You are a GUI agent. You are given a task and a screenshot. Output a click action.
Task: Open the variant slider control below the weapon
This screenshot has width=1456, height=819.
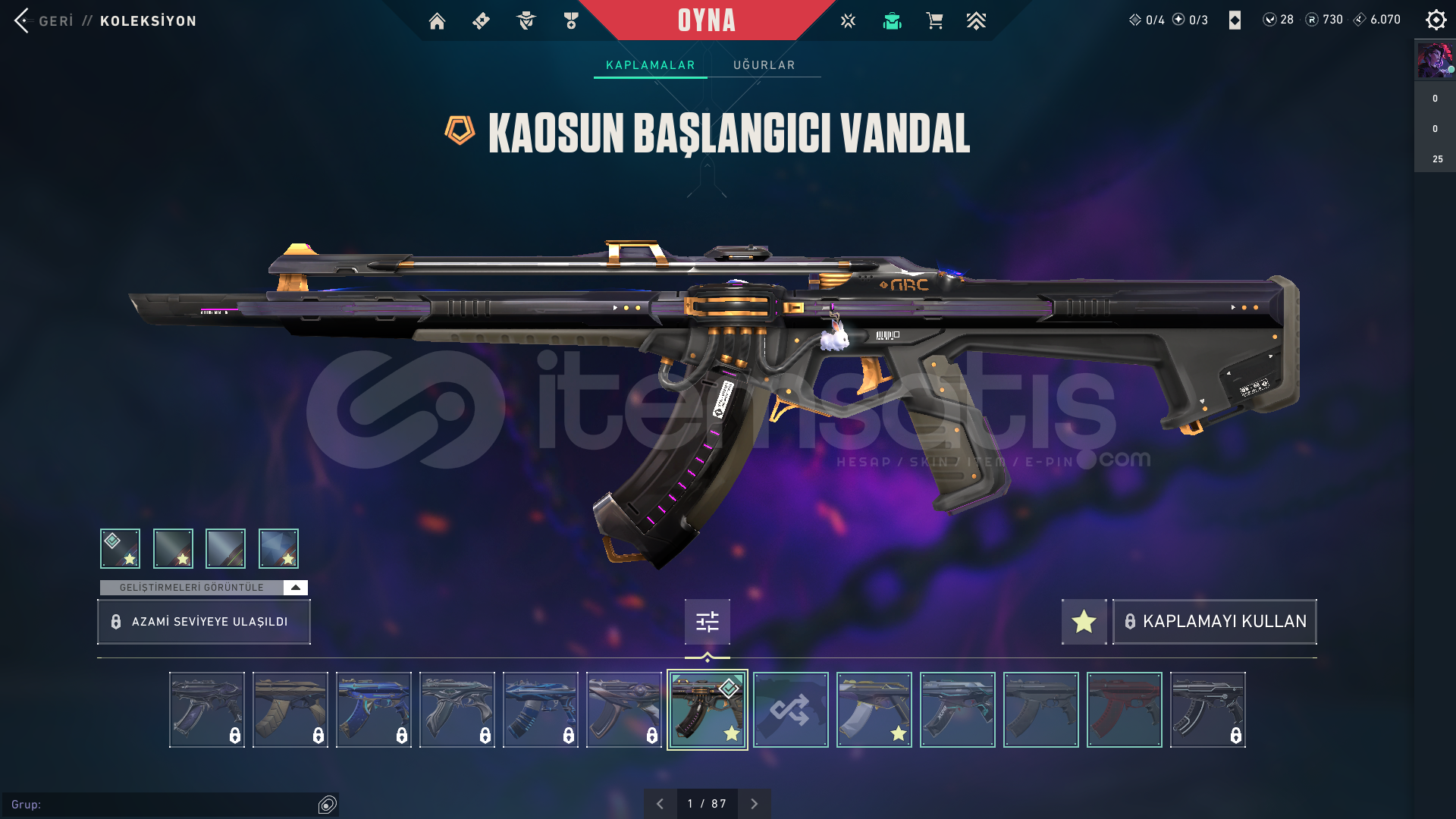coord(707,622)
